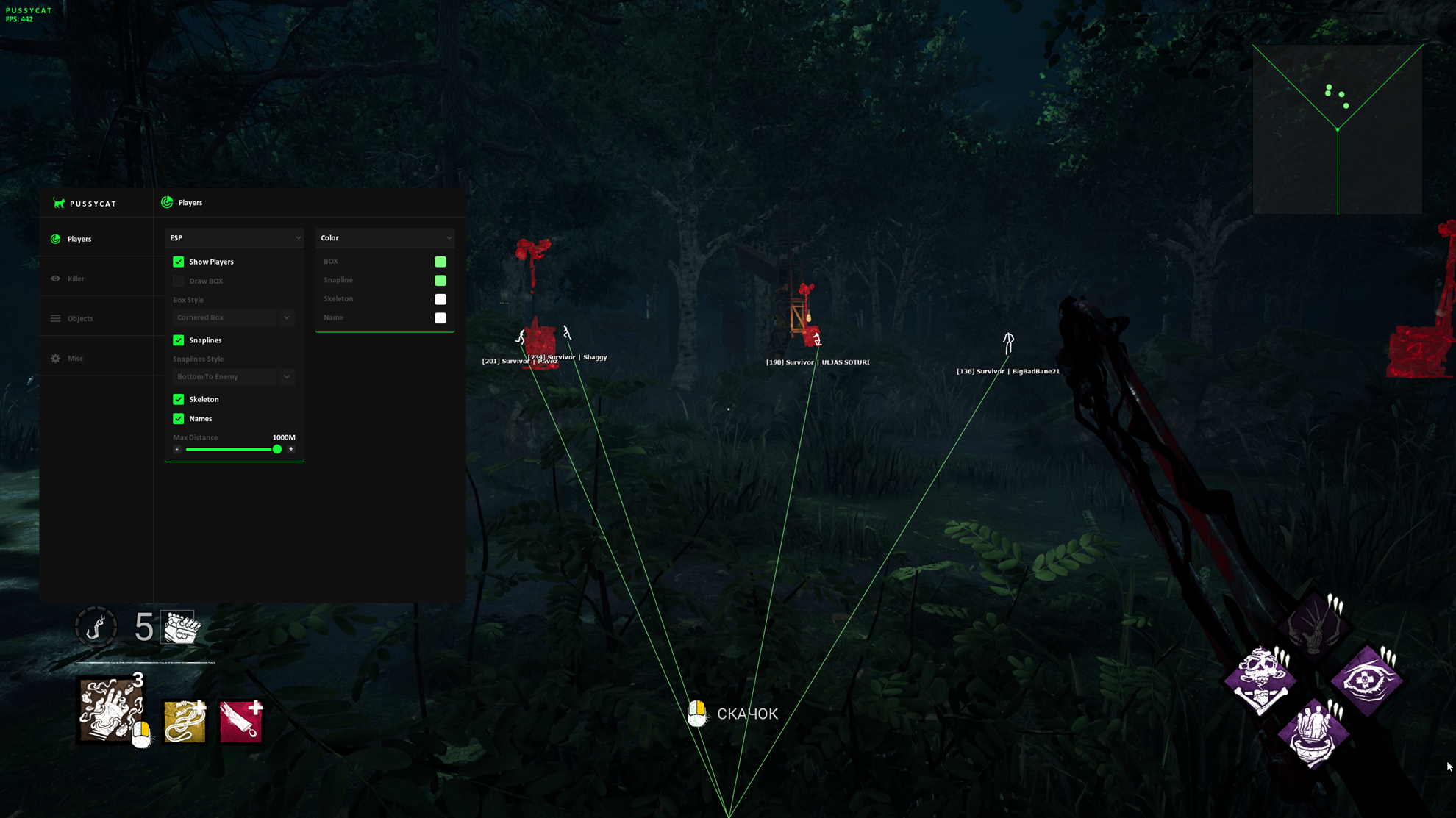1456x818 pixels.
Task: Increase Max Distance with the plus button
Action: tap(291, 449)
